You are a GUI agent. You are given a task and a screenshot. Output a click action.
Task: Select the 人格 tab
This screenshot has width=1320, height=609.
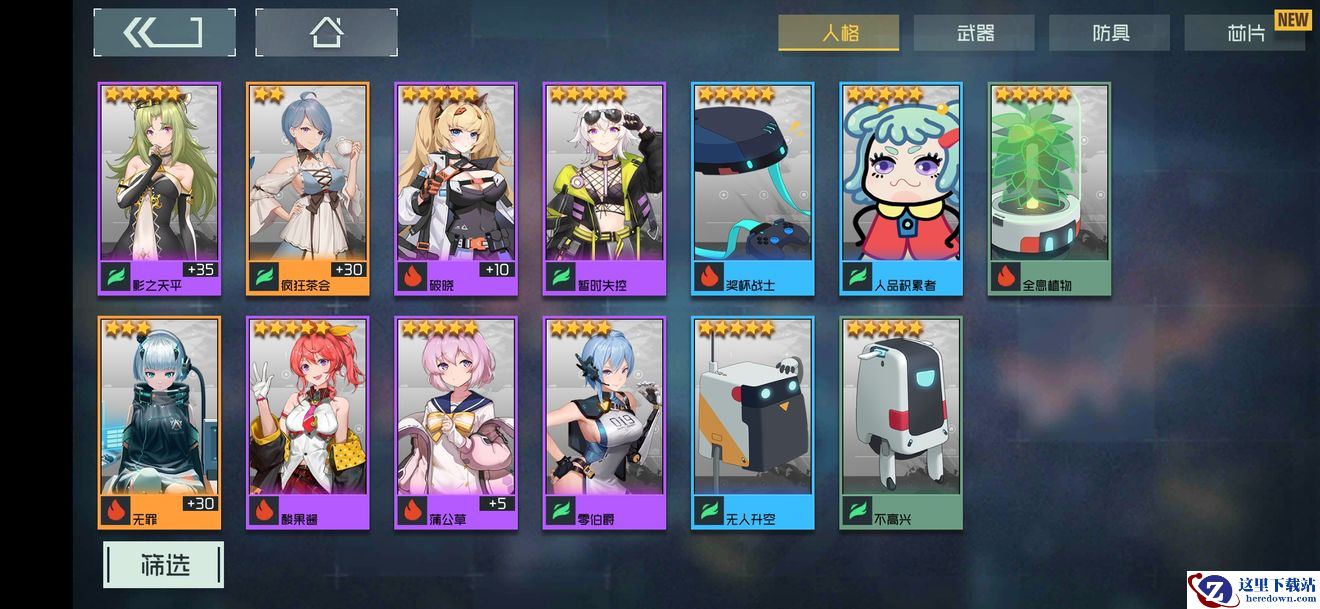[x=839, y=33]
